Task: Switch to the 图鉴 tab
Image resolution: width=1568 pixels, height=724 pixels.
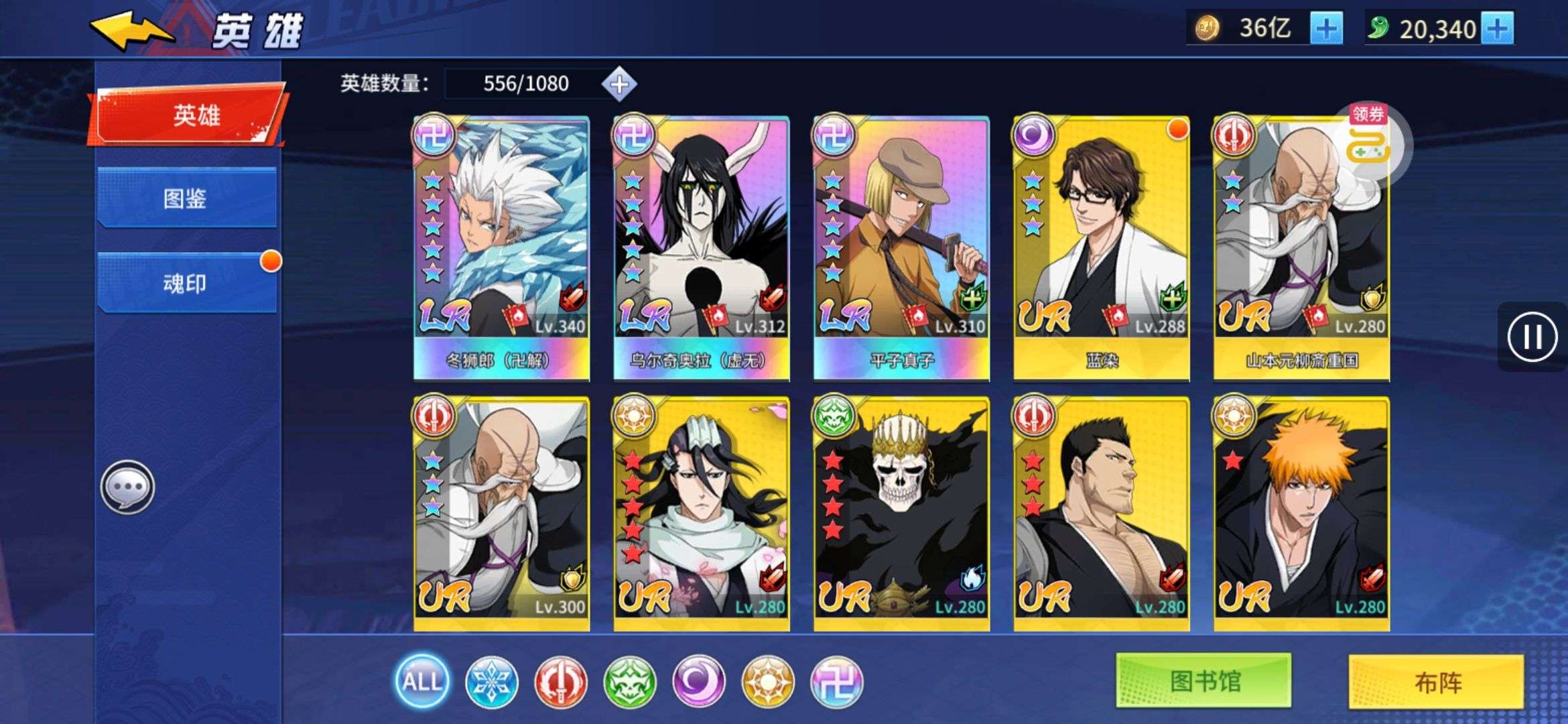Action: tap(186, 200)
